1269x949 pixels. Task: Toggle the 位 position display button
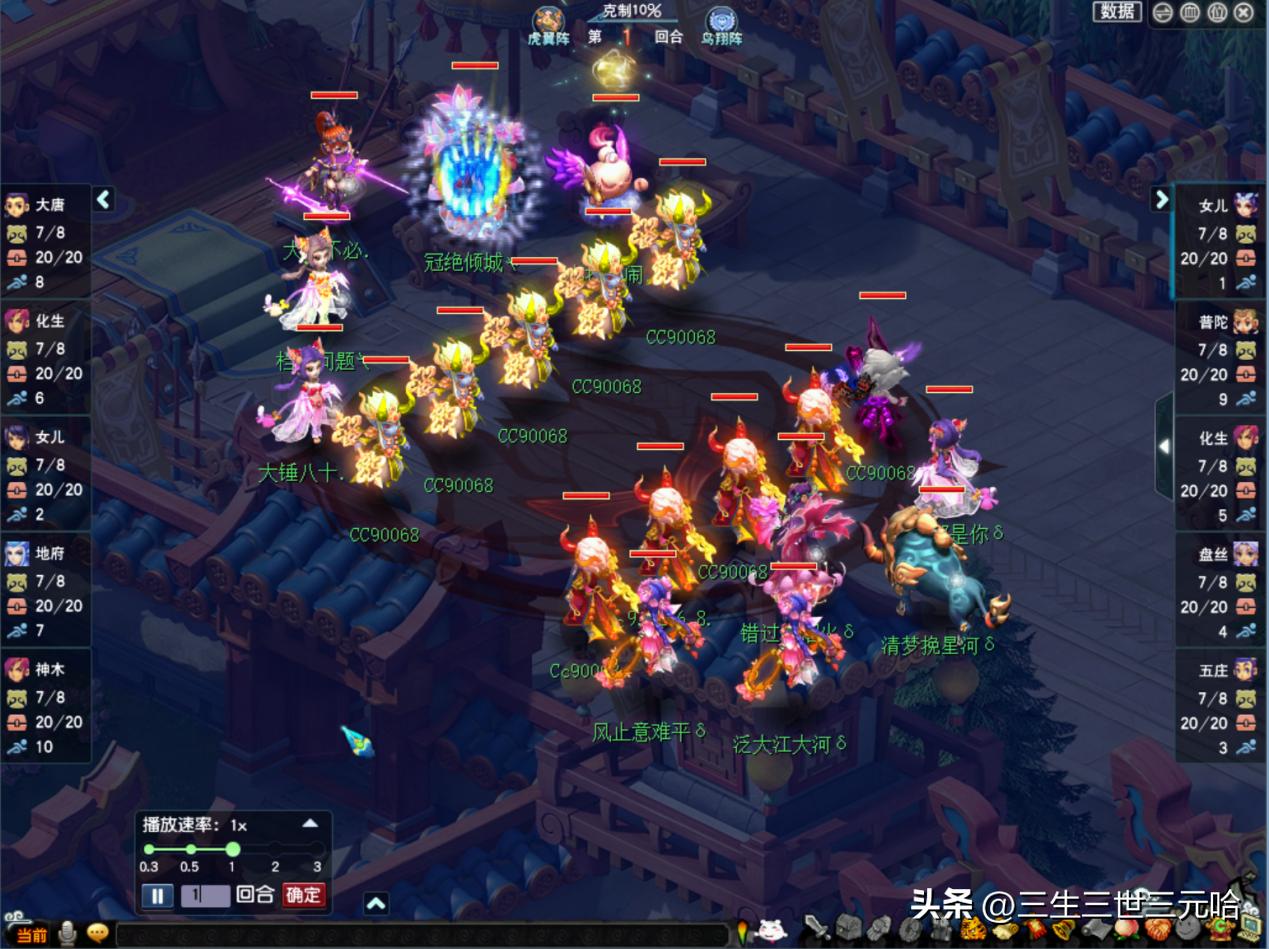click(1217, 13)
